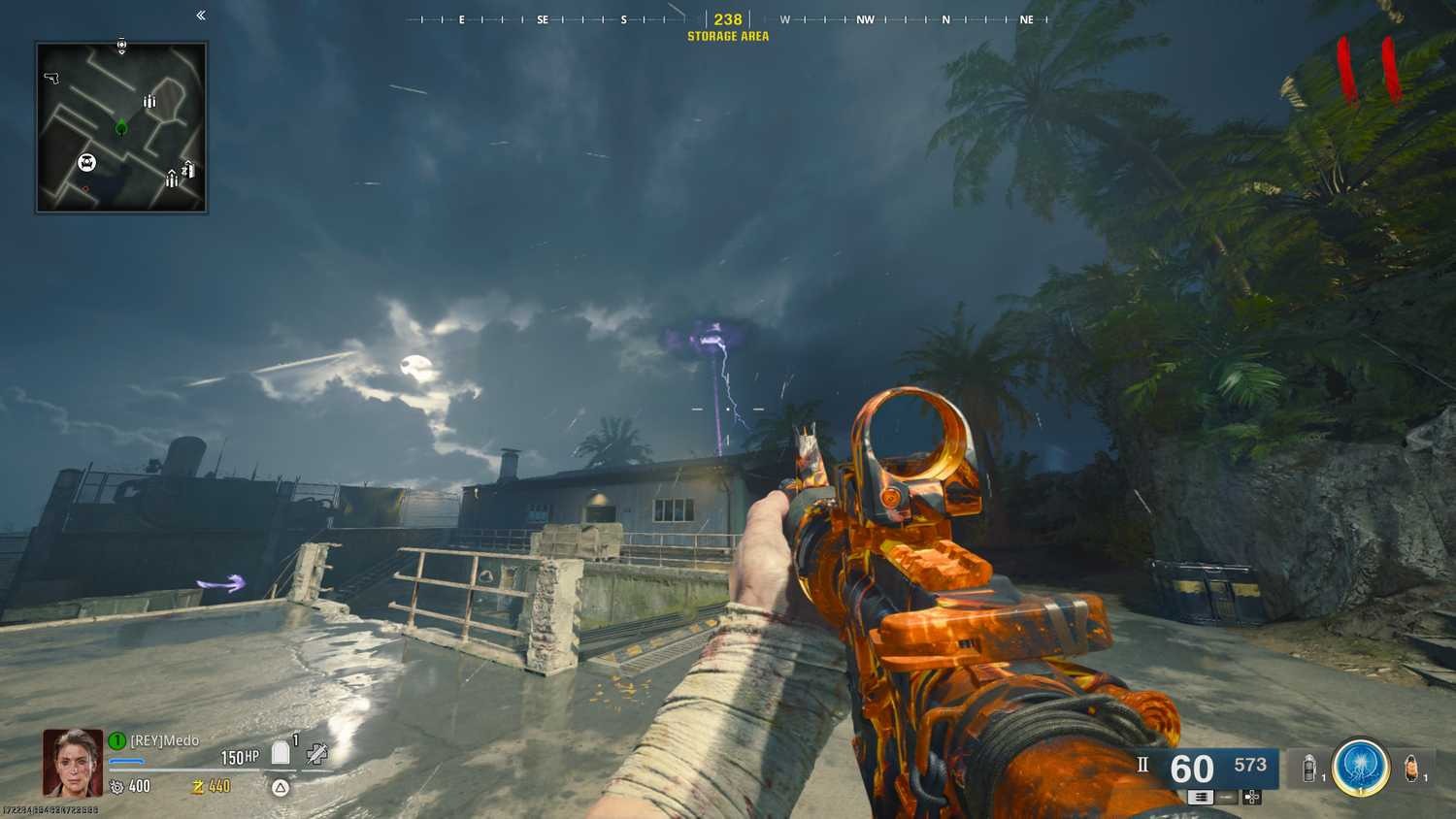
Task: Select the decoy tactical equipment icon
Action: (x=1310, y=767)
